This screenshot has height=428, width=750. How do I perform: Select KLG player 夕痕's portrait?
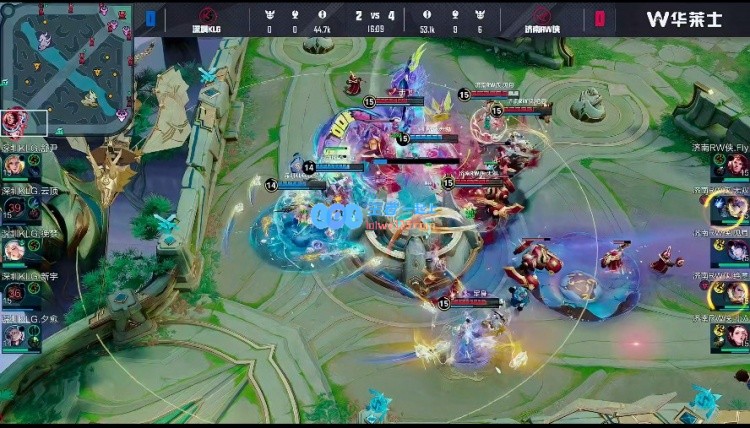tap(15, 335)
